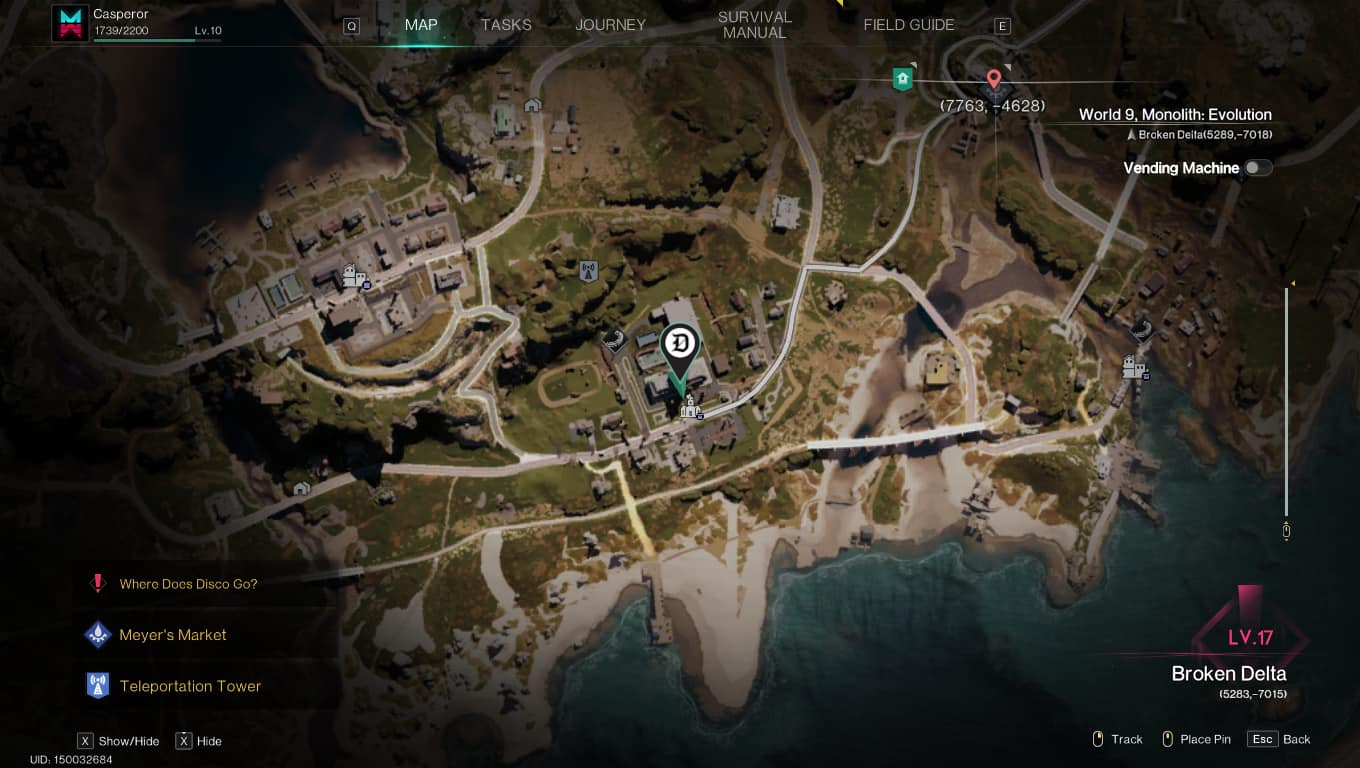Toggle the Vending Machine filter switch
The image size is (1360, 768).
1257,168
